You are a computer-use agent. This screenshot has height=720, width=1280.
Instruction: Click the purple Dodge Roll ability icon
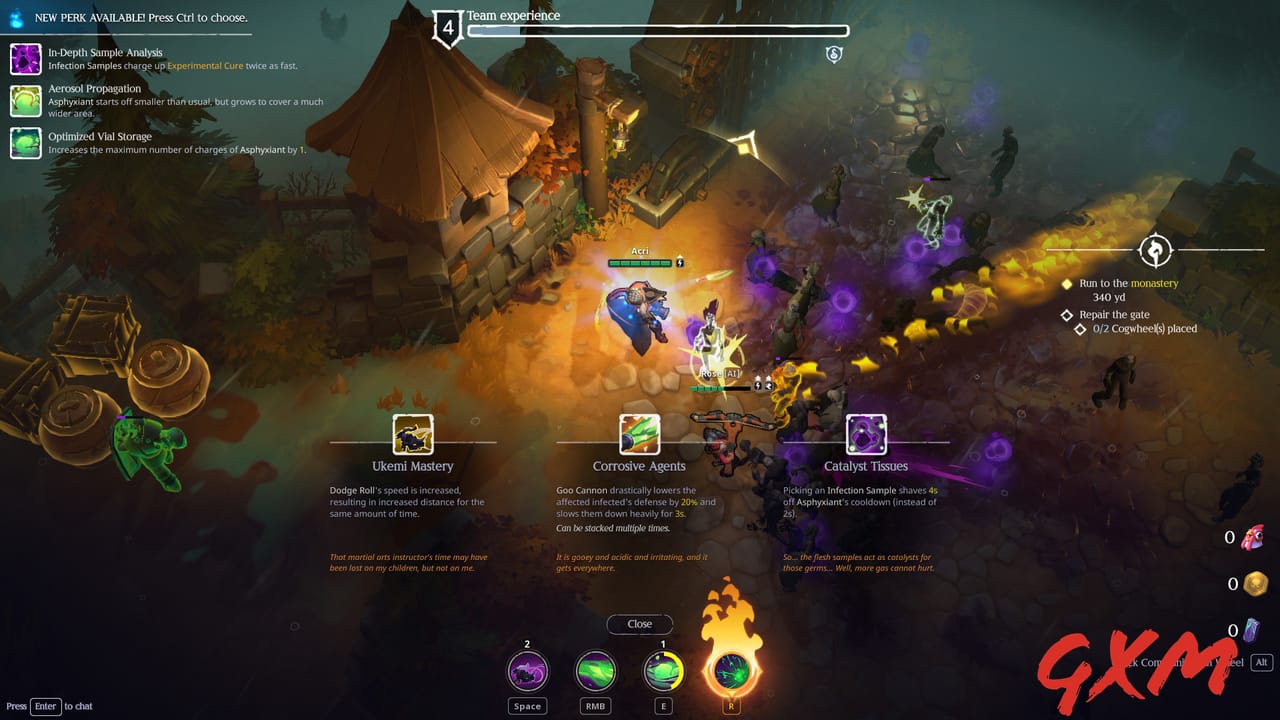[526, 671]
